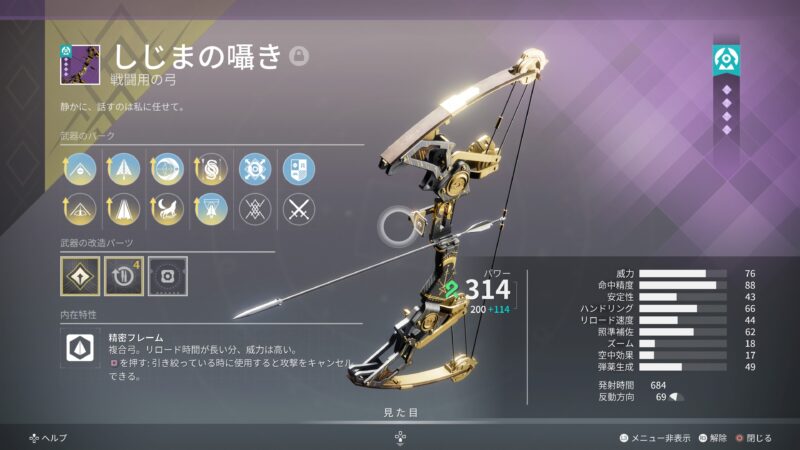The height and width of the screenshot is (450, 800).
Task: Click the purple weapon thumbnail icon
Action: [77, 64]
